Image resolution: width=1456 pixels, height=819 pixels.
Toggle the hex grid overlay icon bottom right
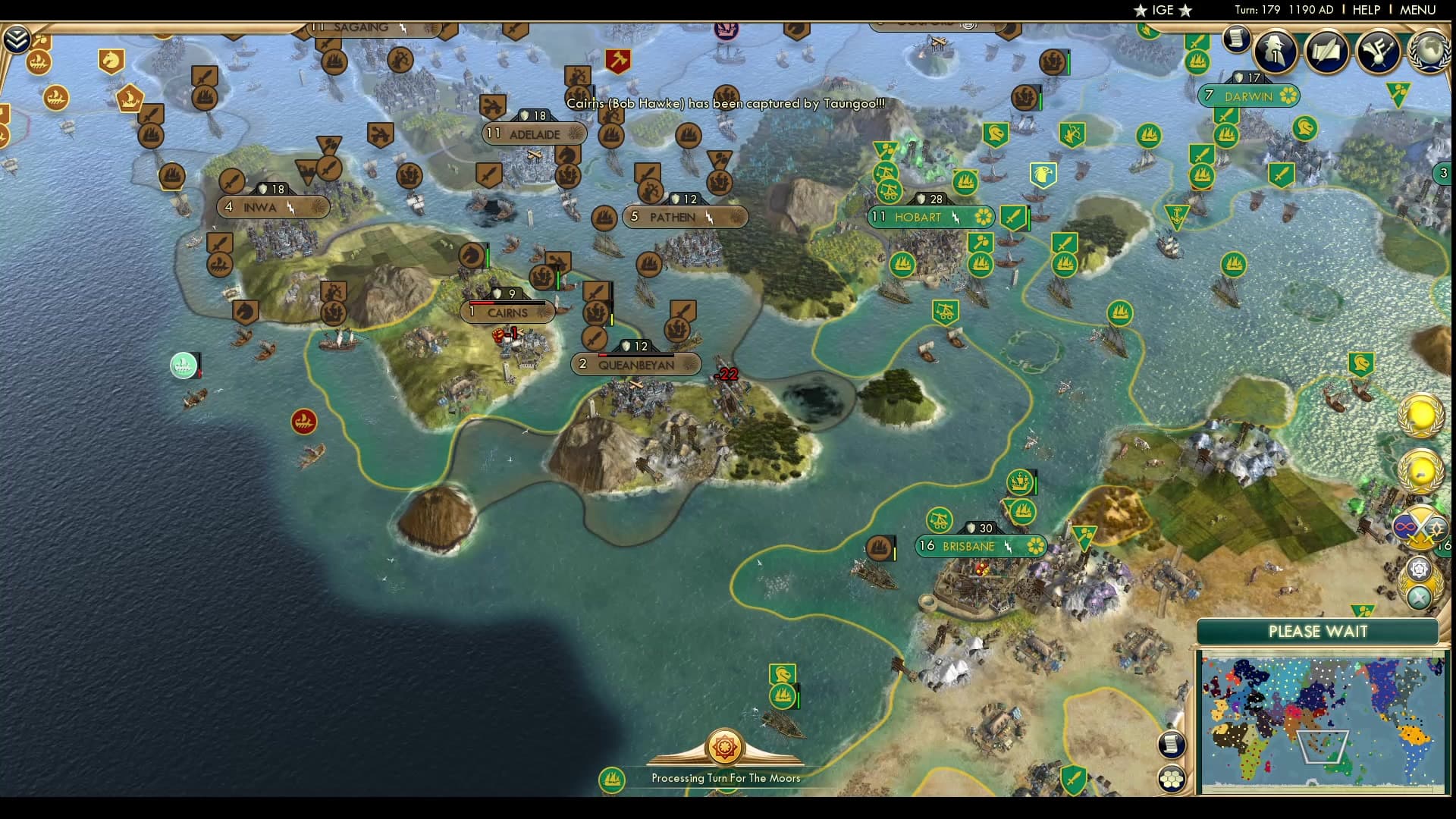(1172, 779)
